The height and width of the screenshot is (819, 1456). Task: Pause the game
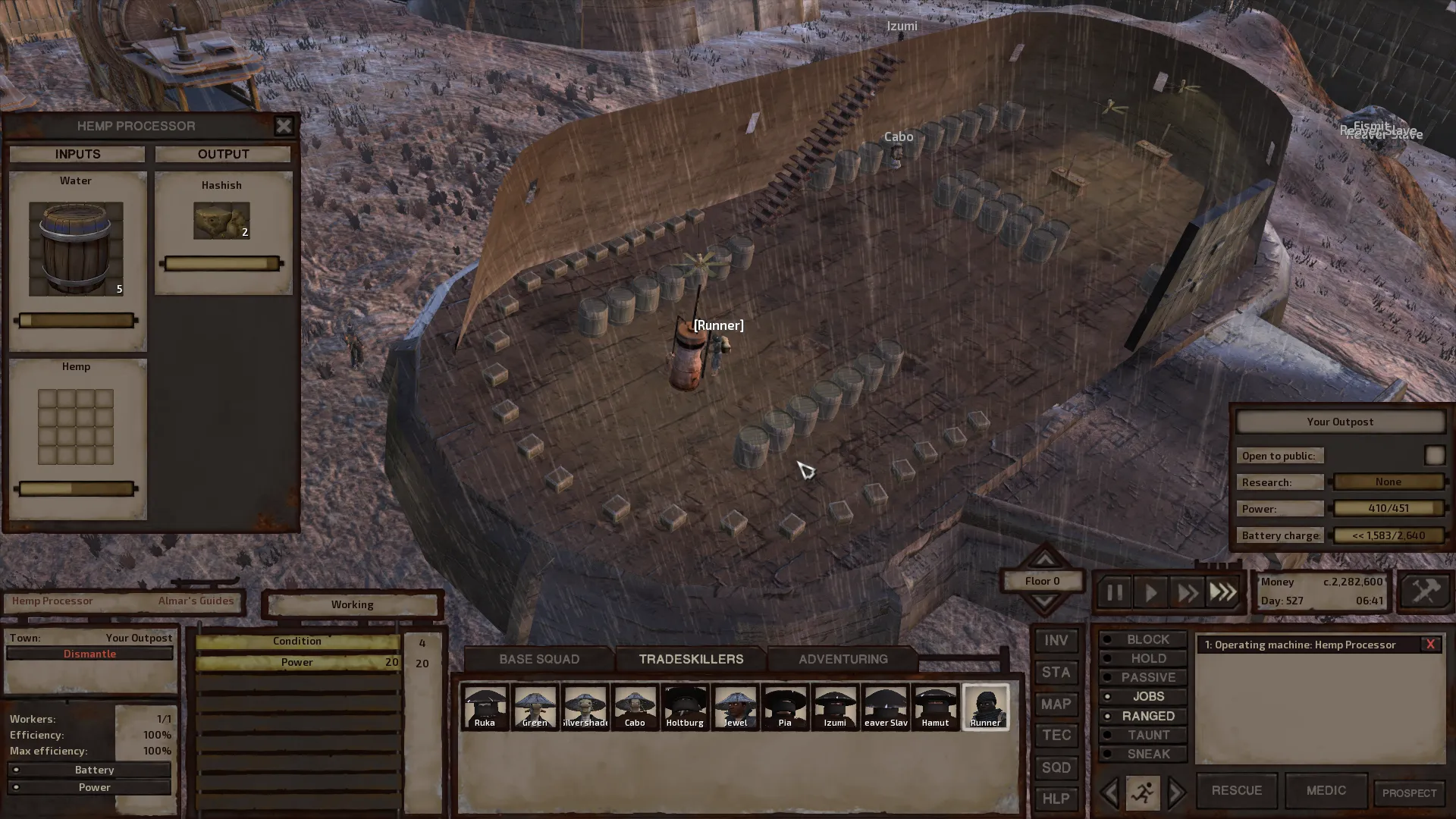pyautogui.click(x=1114, y=592)
